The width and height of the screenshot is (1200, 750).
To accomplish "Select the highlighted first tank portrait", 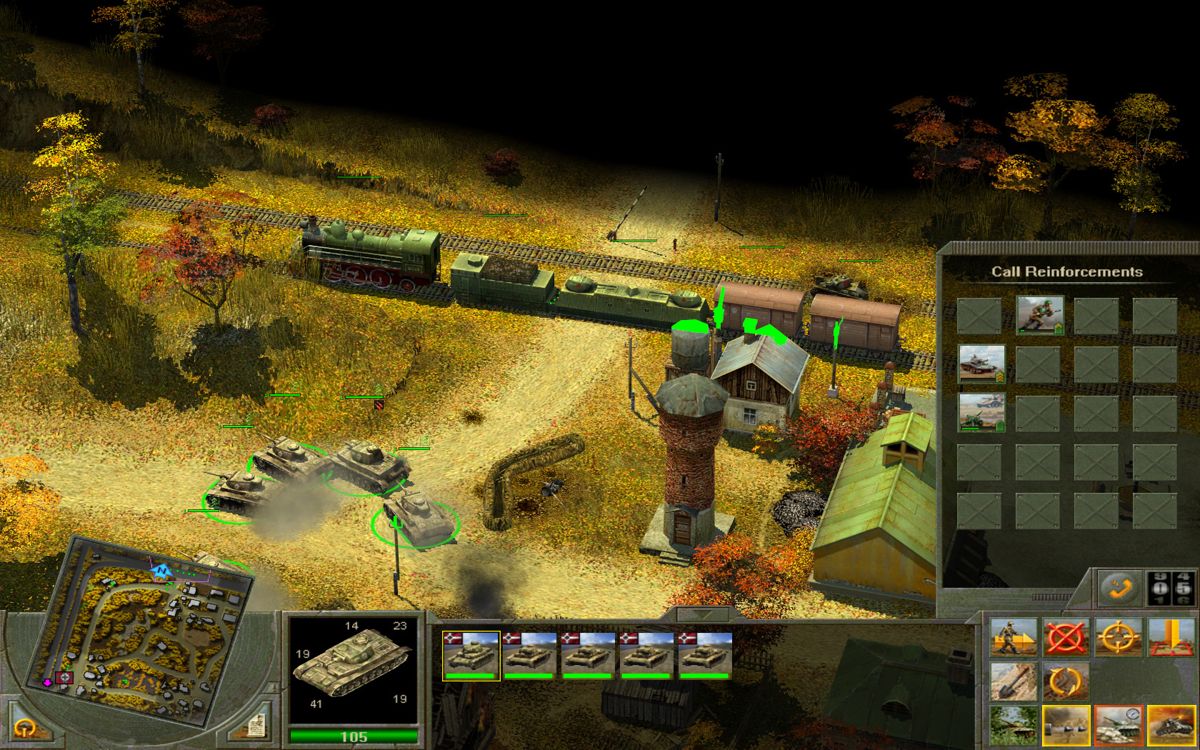I will click(x=470, y=654).
